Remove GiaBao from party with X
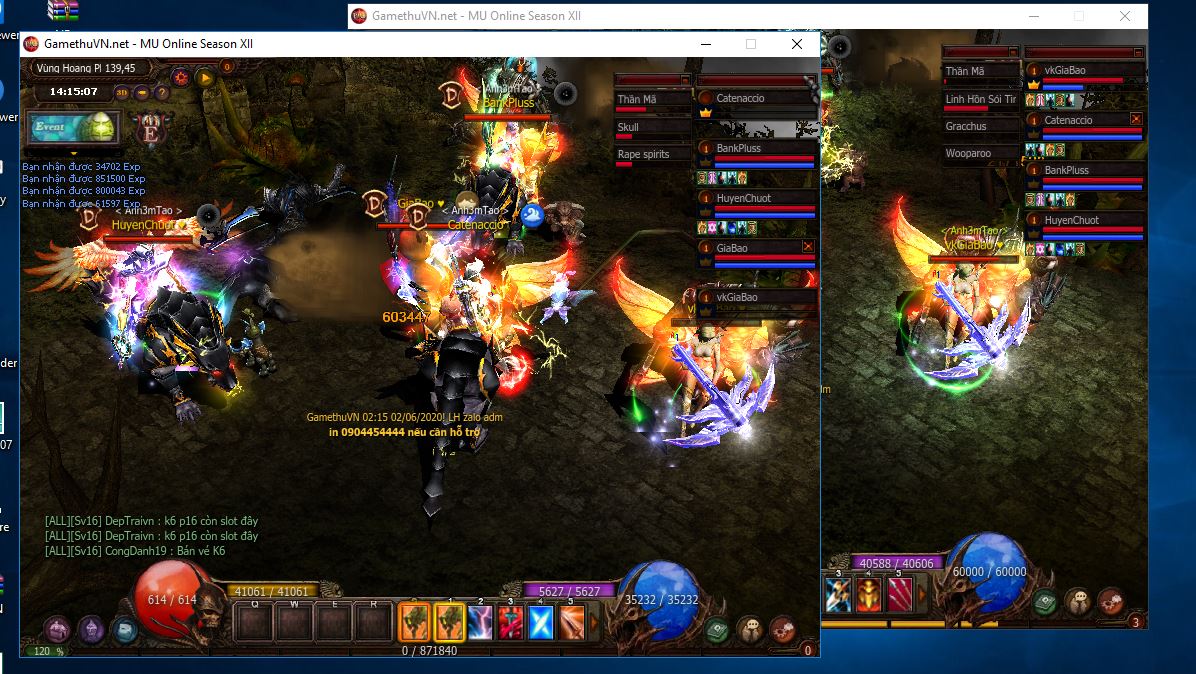The height and width of the screenshot is (674, 1196). tap(808, 246)
